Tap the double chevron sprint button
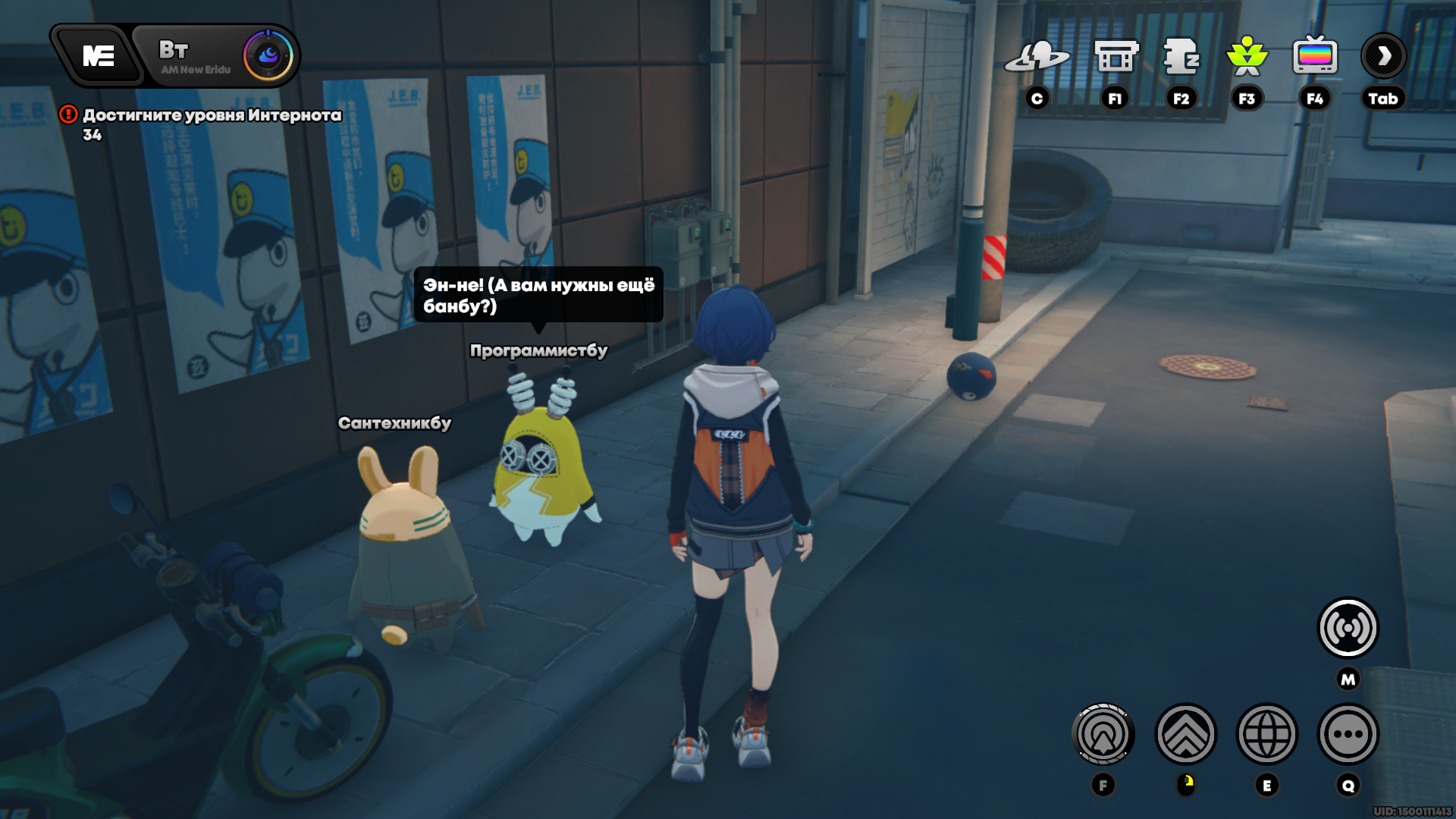 tap(1185, 734)
